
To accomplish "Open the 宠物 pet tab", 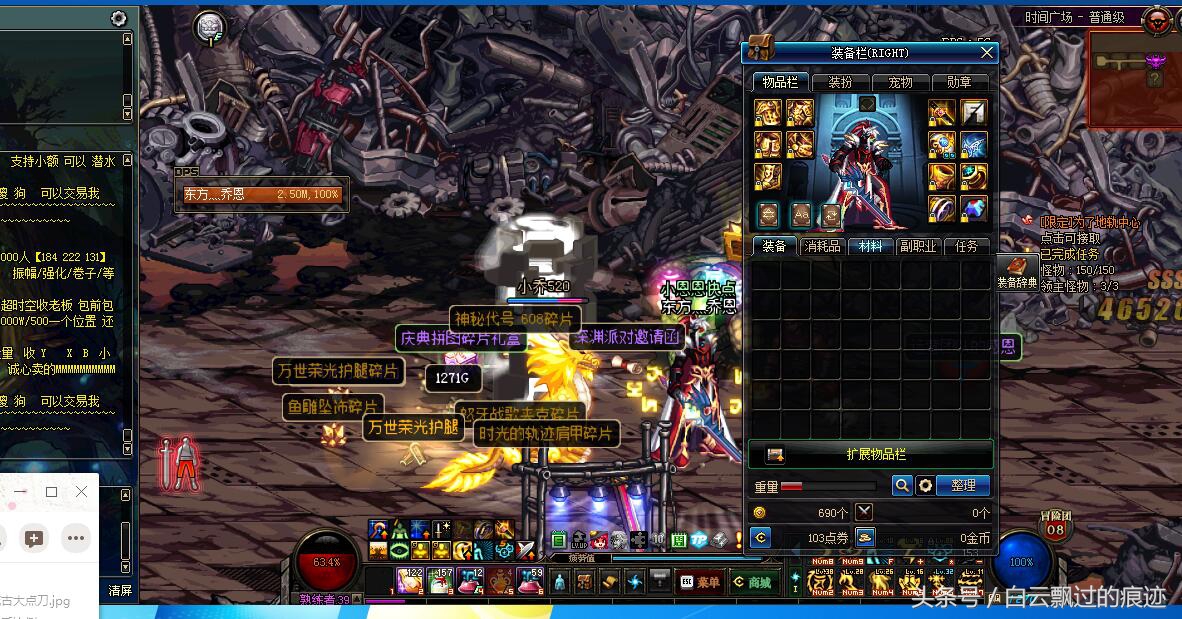I will point(900,82).
